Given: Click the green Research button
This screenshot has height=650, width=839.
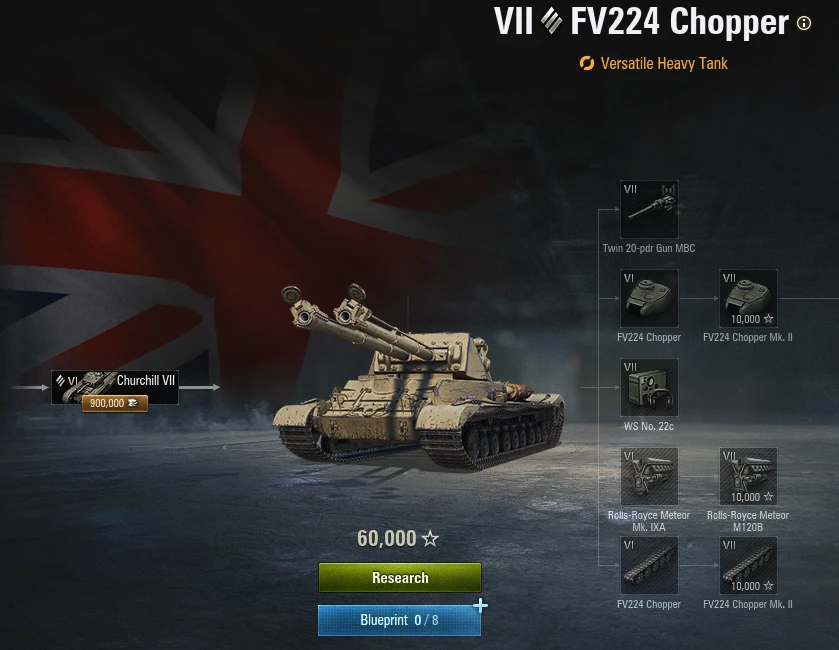Looking at the screenshot, I should pyautogui.click(x=400, y=578).
